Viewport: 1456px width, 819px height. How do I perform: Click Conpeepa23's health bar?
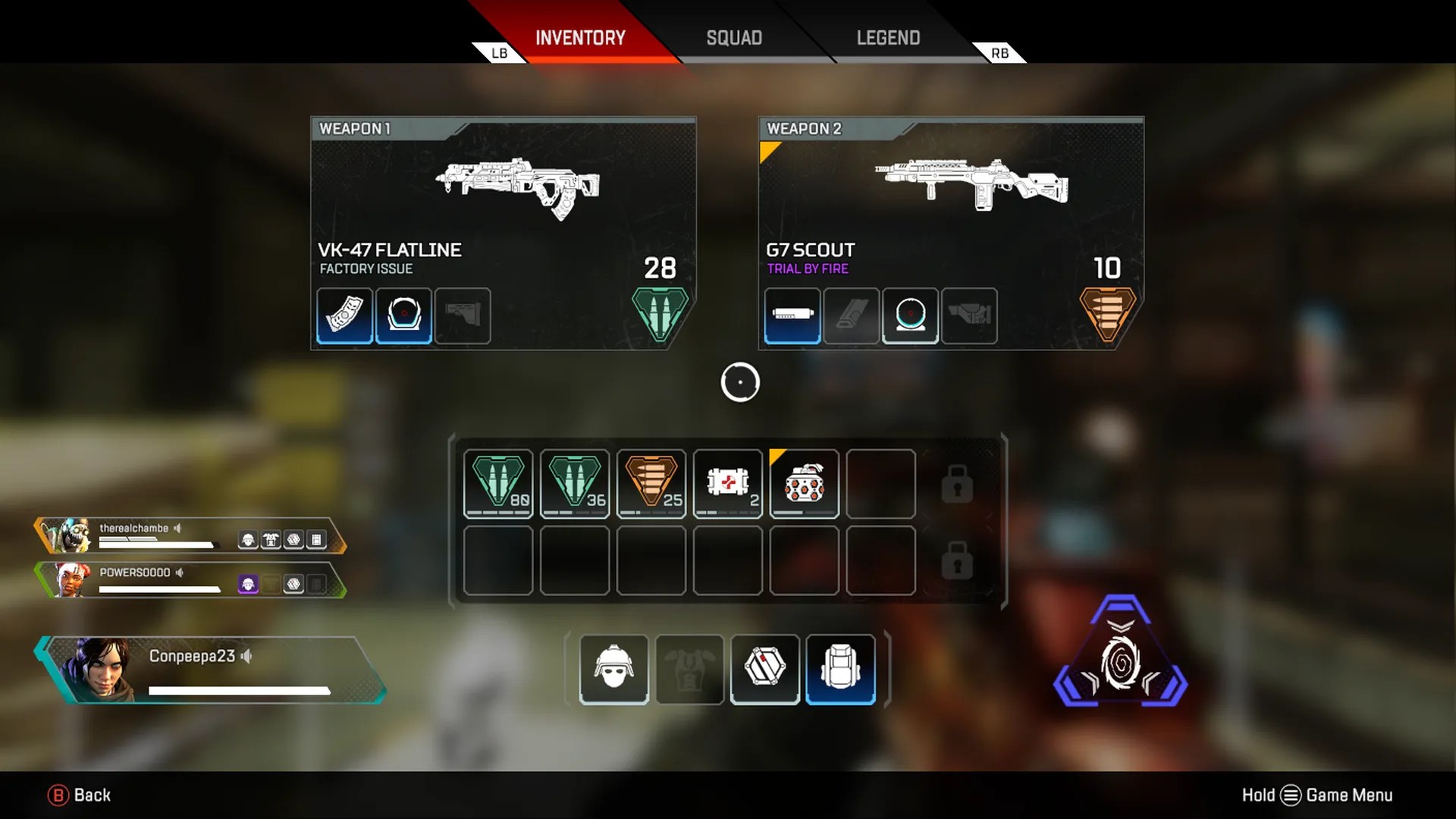(x=239, y=690)
